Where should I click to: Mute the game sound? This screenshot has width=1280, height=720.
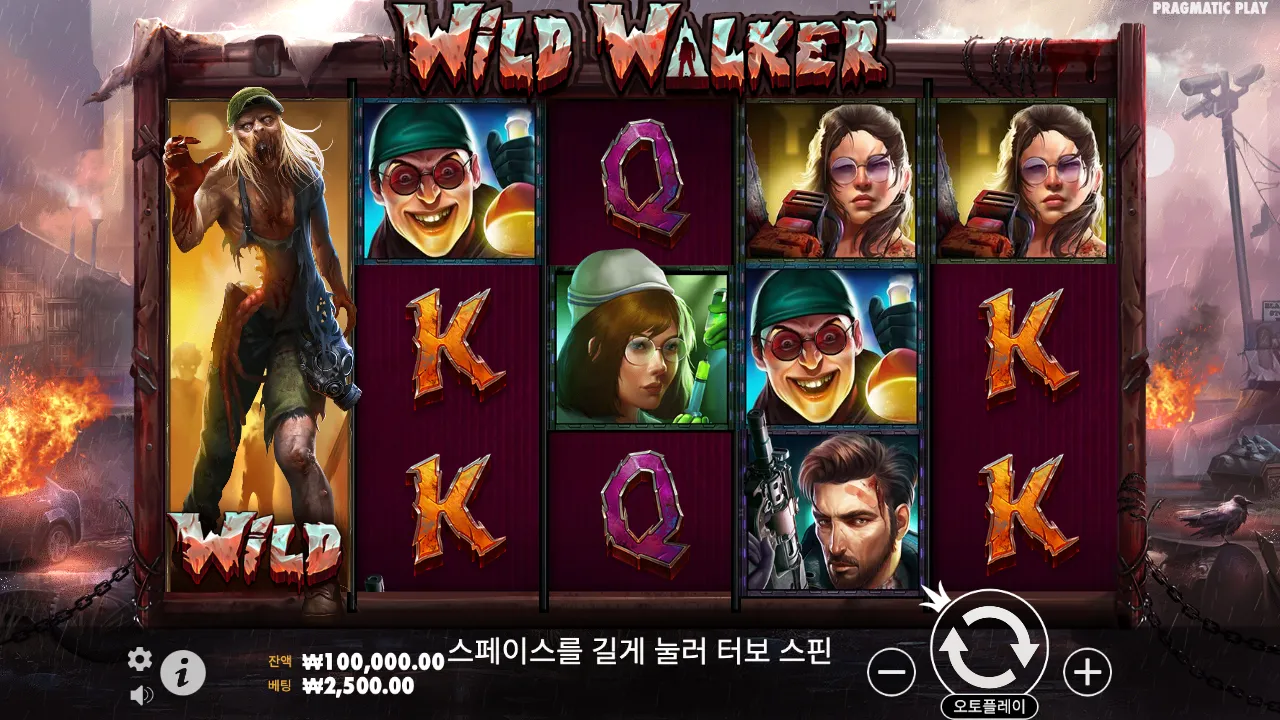click(140, 692)
